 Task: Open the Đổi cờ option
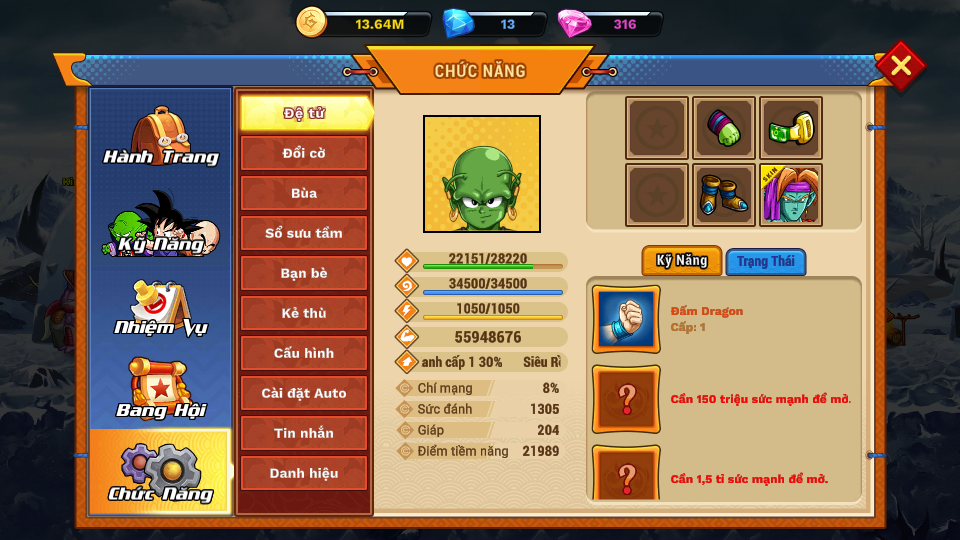point(304,153)
